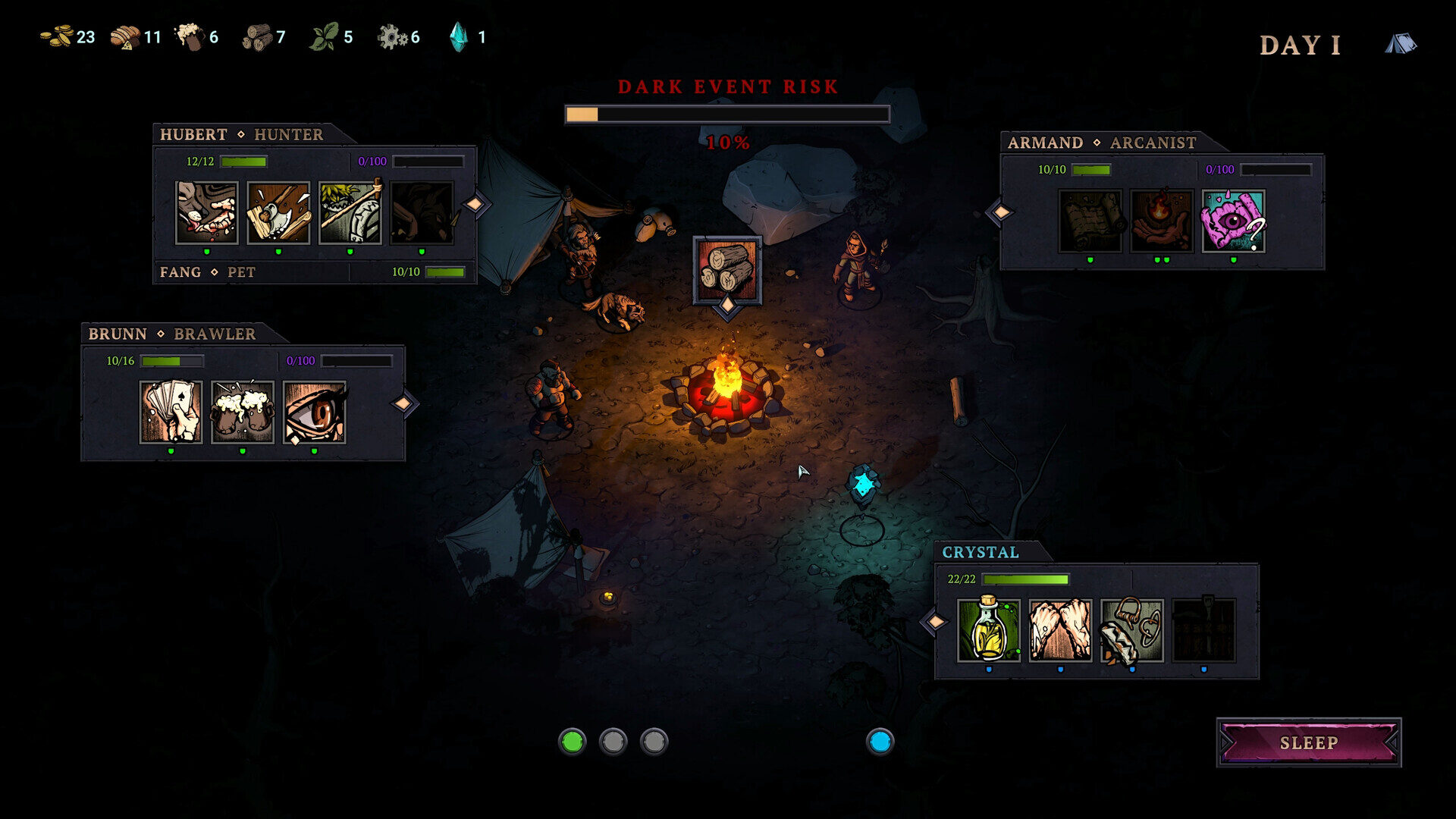Select Brunn's playing cards skill icon
The image size is (1456, 819).
pos(170,414)
